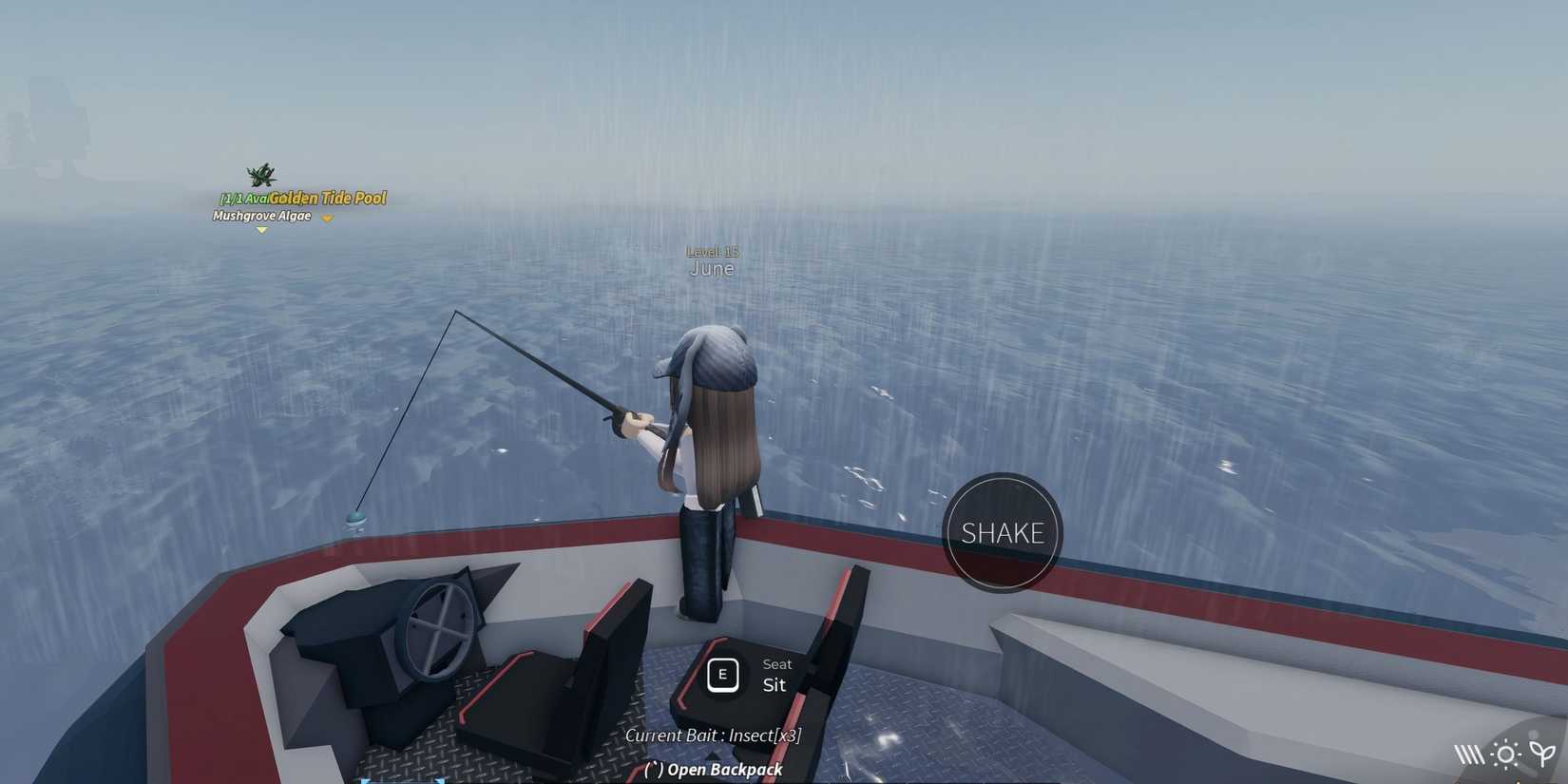
Task: Click the Level 15 text above June
Action: (711, 250)
